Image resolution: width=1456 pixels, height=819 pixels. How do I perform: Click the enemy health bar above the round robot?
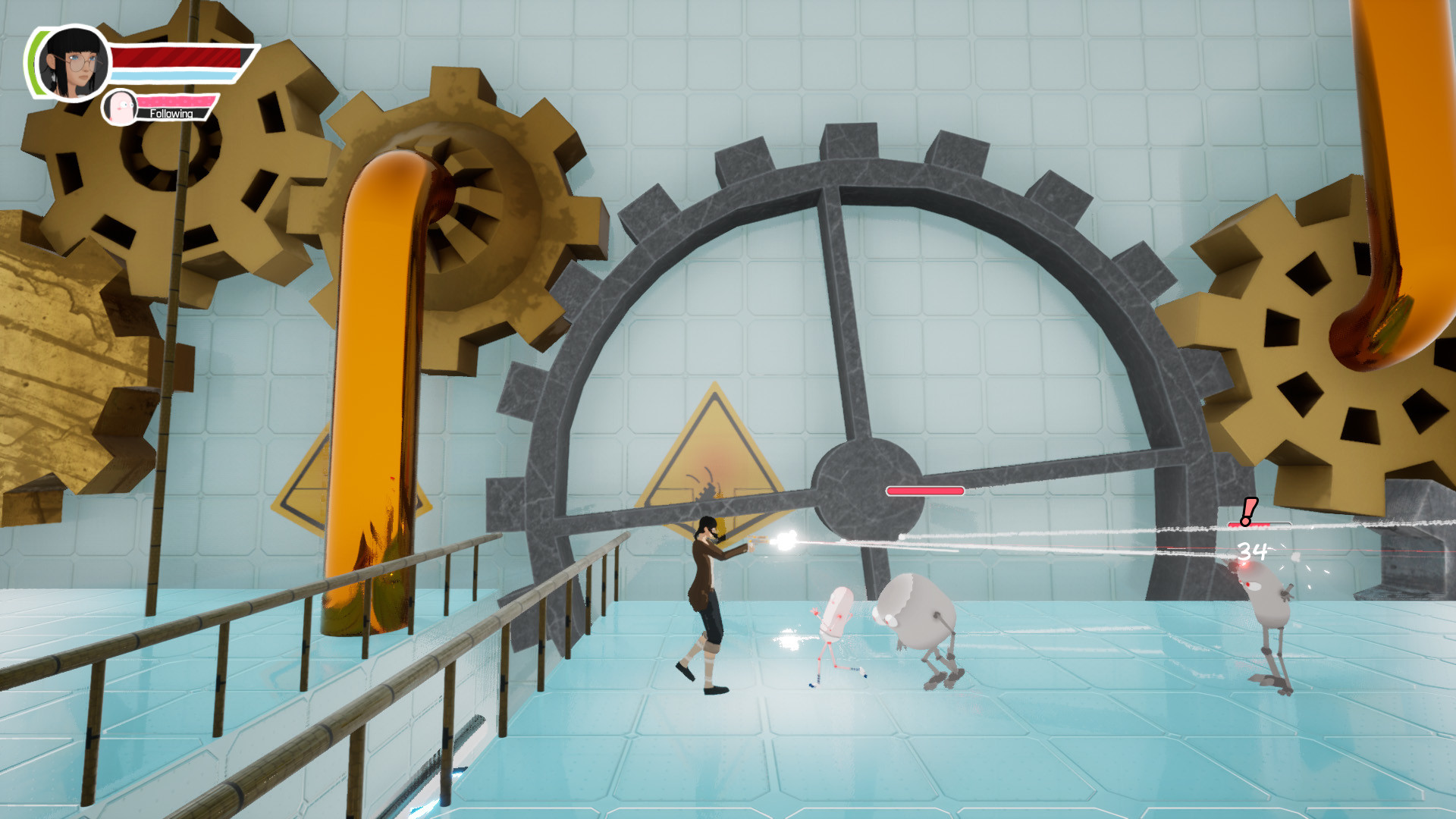click(924, 491)
